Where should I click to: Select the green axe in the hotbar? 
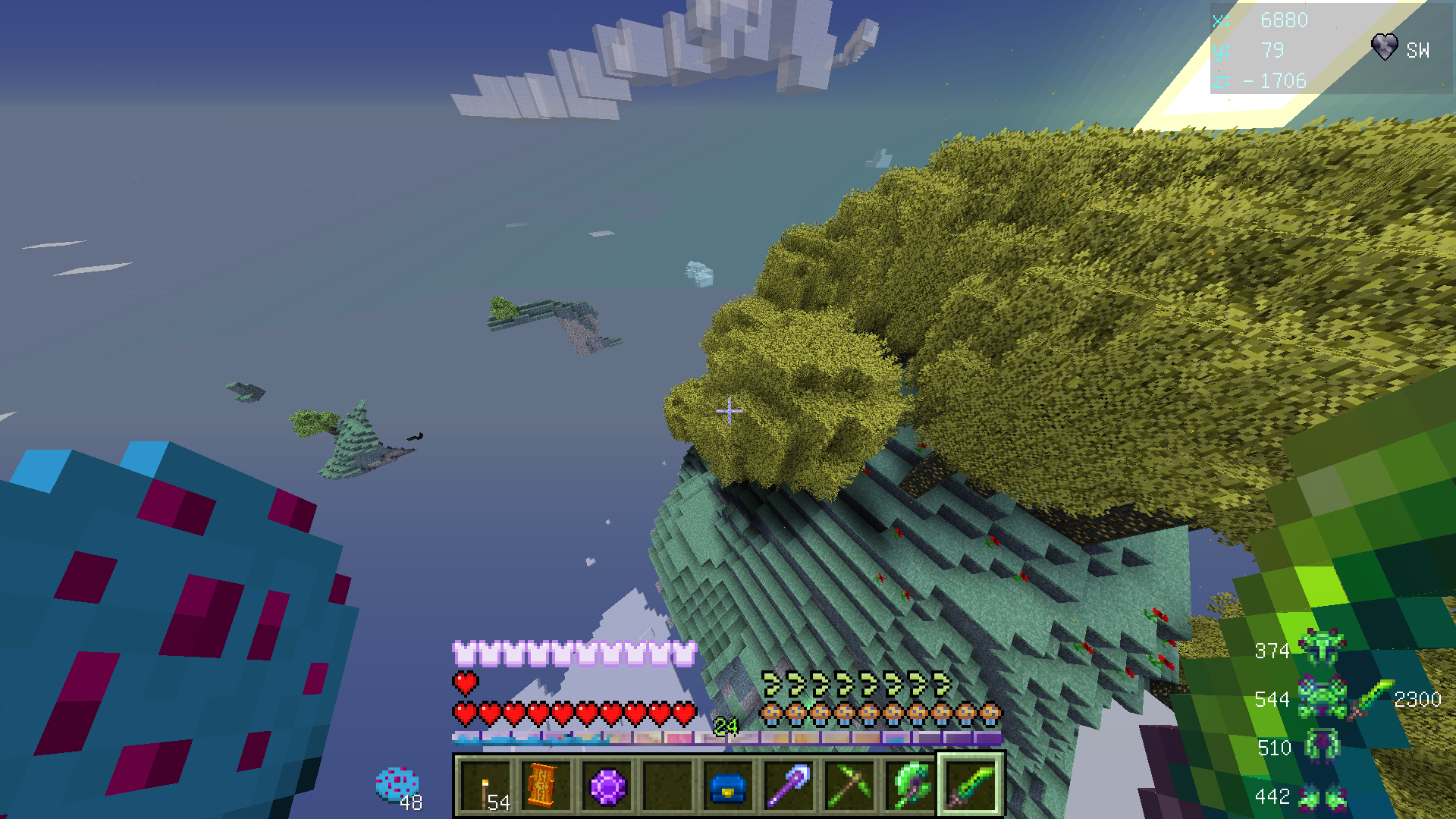tap(910, 786)
